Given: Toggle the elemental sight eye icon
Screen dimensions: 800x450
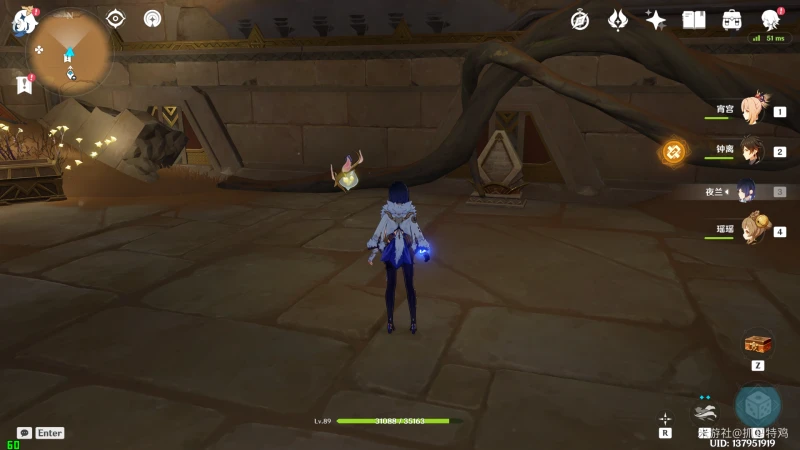Looking at the screenshot, I should [x=116, y=18].
